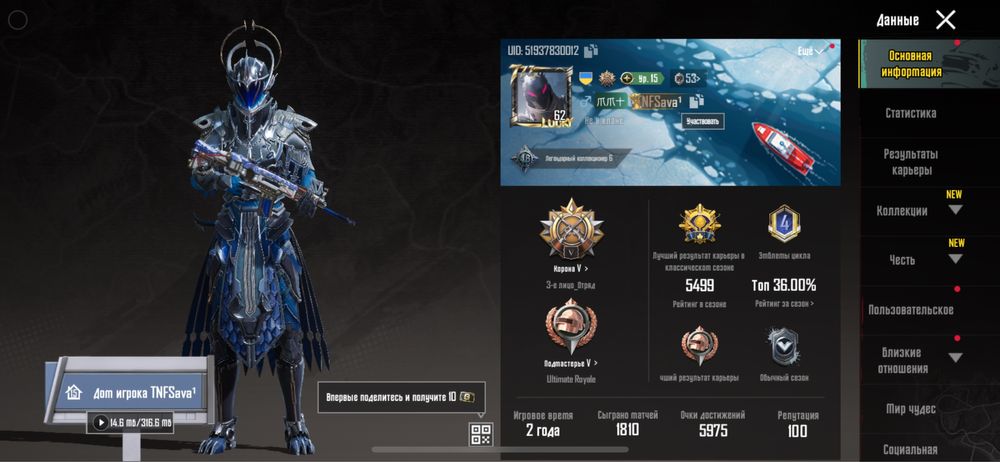
Task: Close the profile data screen
Action: (945, 20)
